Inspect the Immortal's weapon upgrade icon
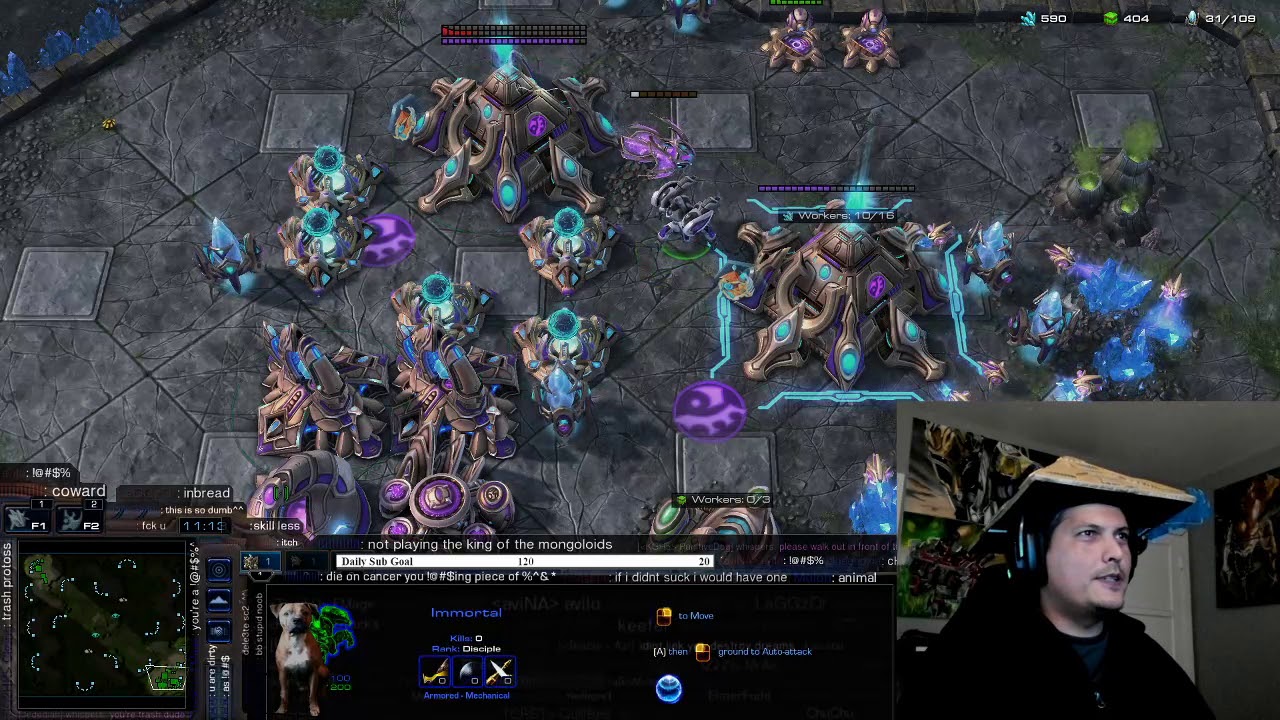The height and width of the screenshot is (720, 1280). [434, 672]
